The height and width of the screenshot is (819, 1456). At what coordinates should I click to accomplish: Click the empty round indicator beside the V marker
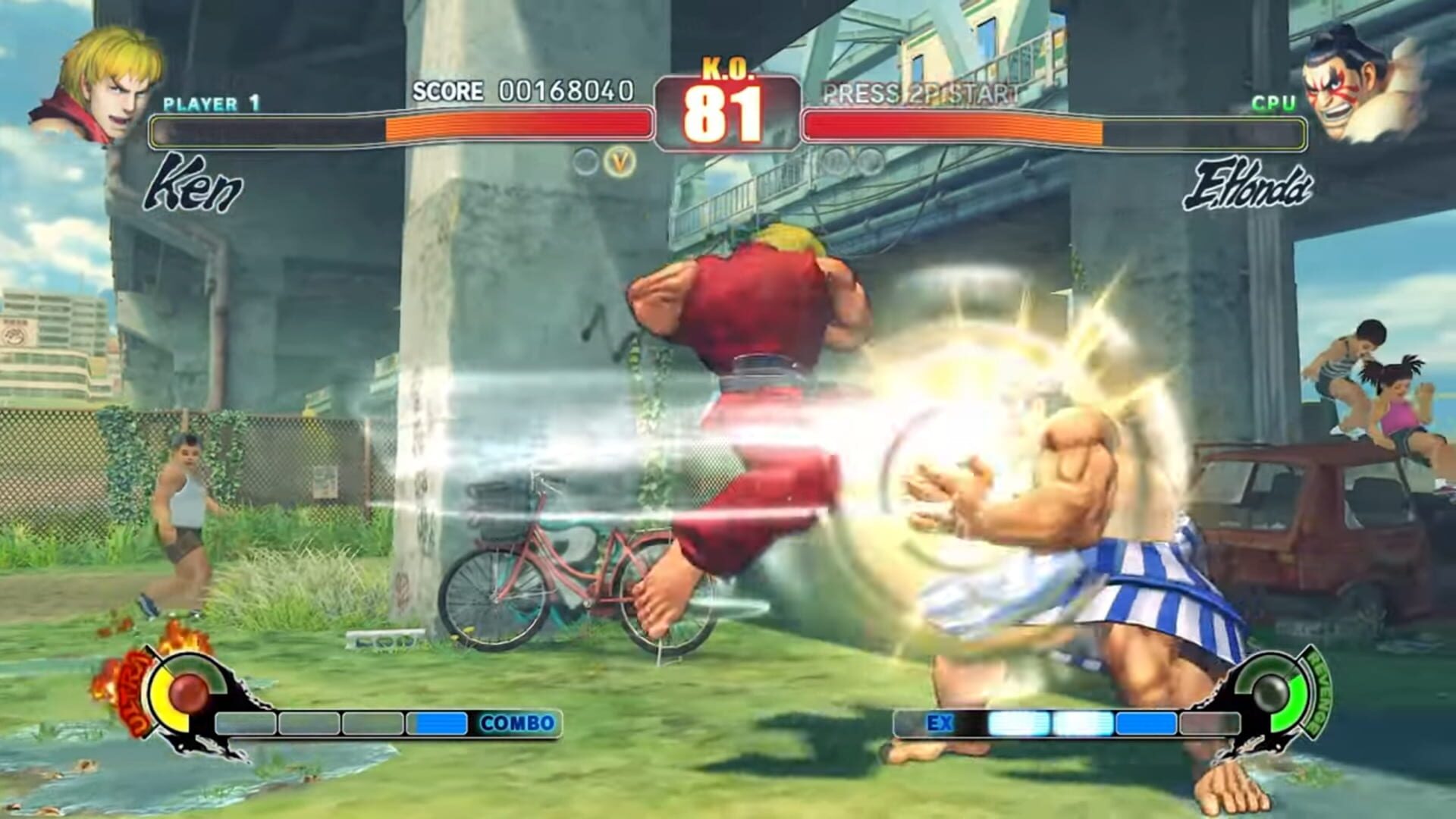coord(585,161)
